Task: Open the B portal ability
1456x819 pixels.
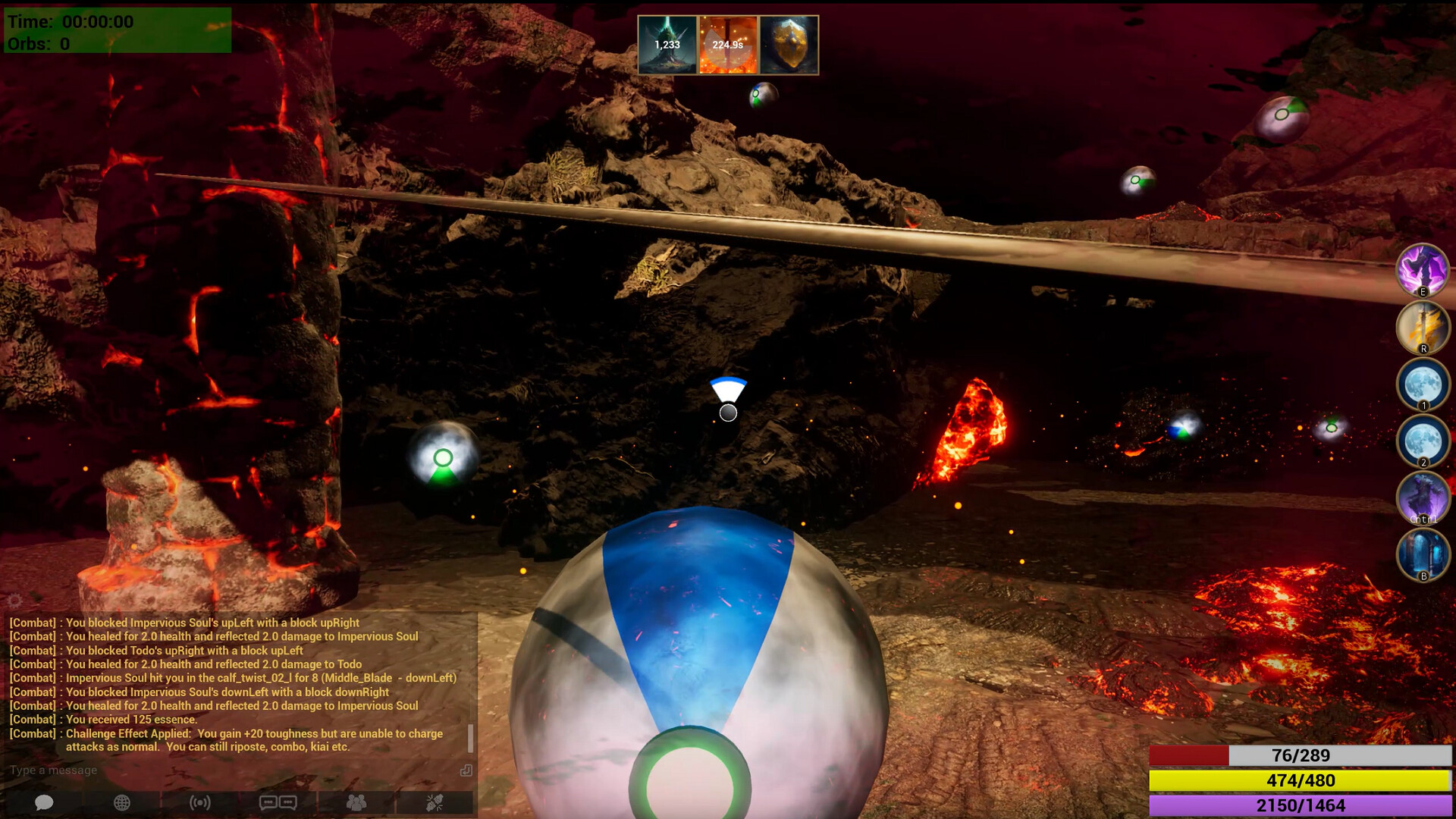Action: click(x=1424, y=556)
